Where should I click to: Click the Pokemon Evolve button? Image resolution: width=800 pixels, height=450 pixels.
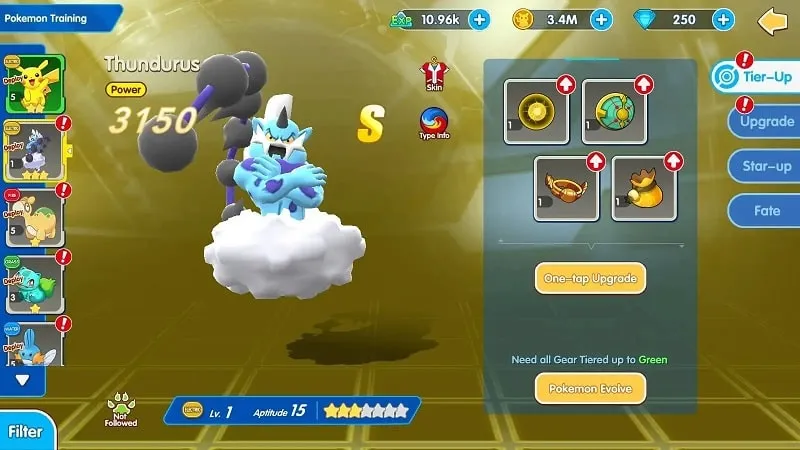click(590, 387)
